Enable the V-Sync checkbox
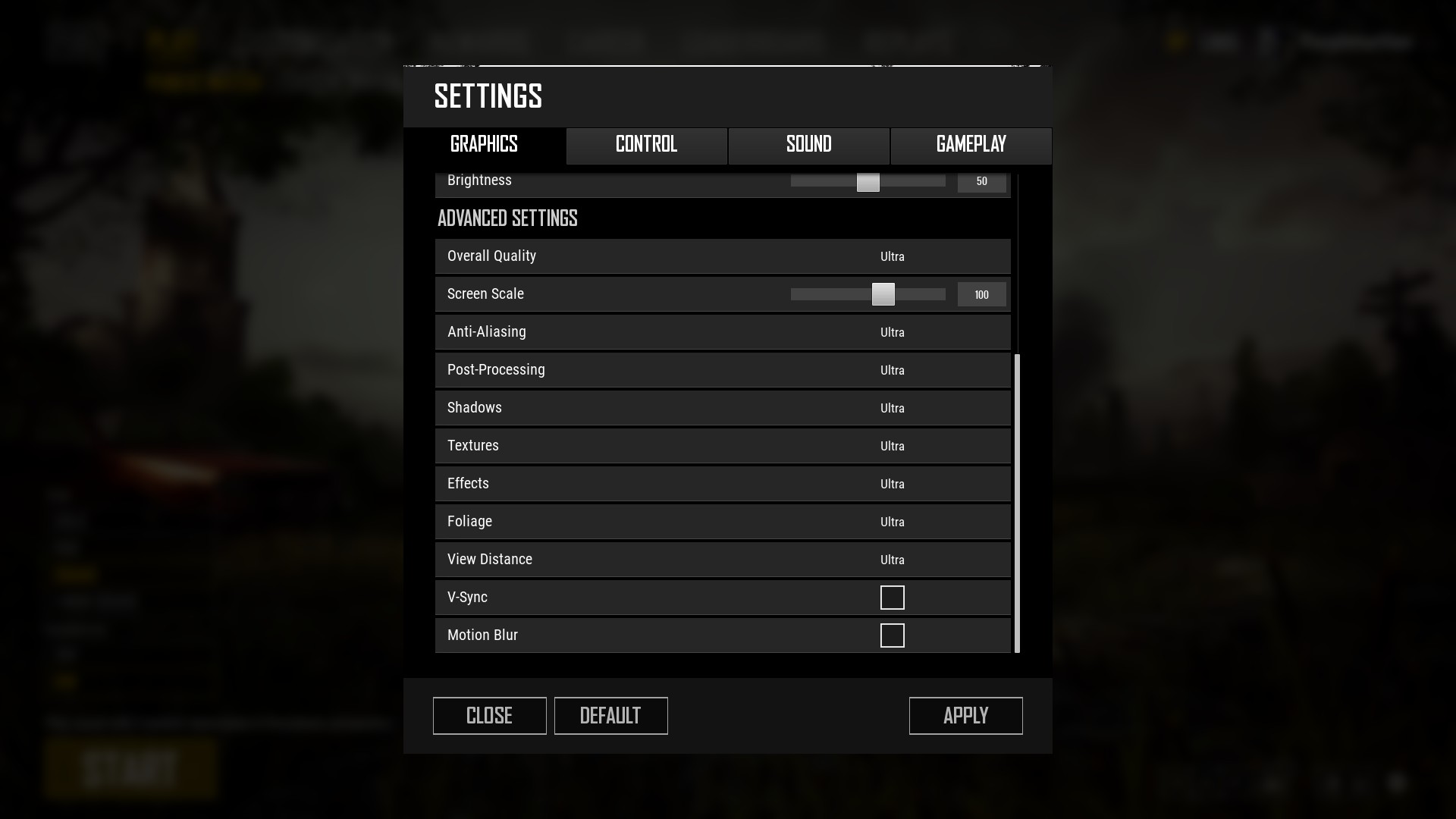Viewport: 1456px width, 819px height. [893, 598]
